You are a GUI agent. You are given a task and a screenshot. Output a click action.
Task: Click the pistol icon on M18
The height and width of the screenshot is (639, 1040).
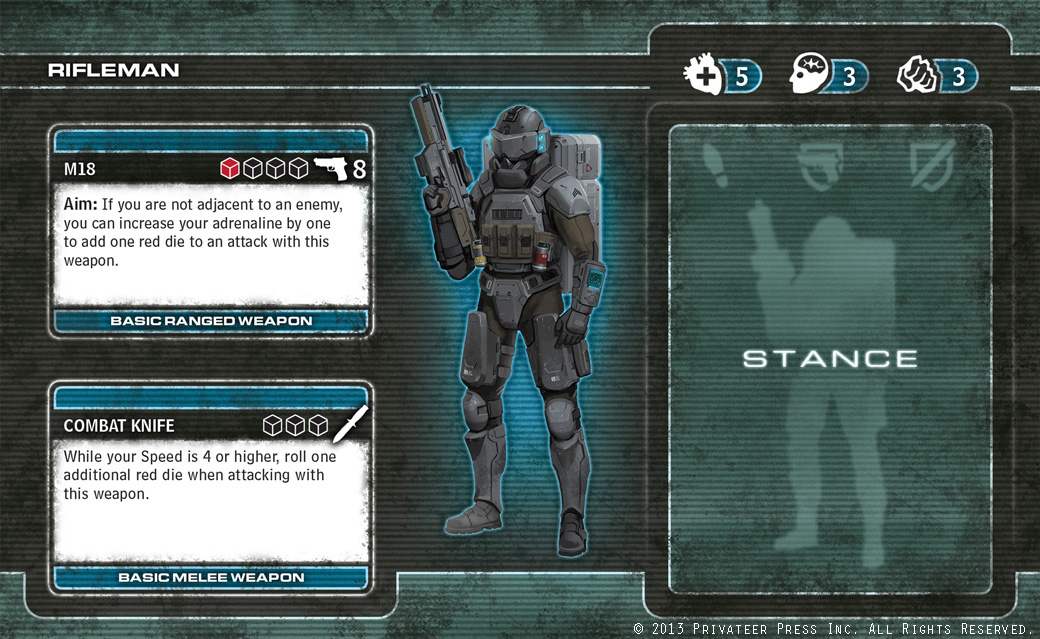pyautogui.click(x=330, y=169)
